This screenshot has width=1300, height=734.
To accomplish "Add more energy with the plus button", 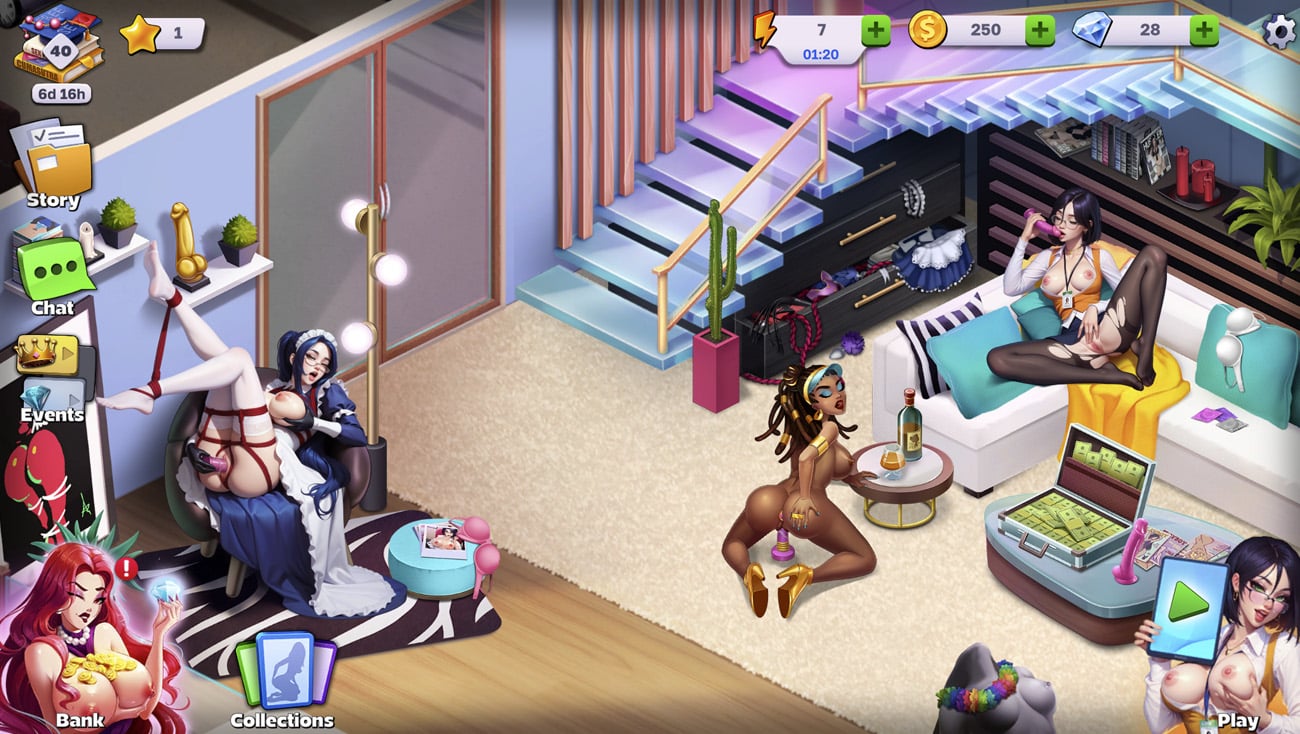I will click(x=876, y=30).
